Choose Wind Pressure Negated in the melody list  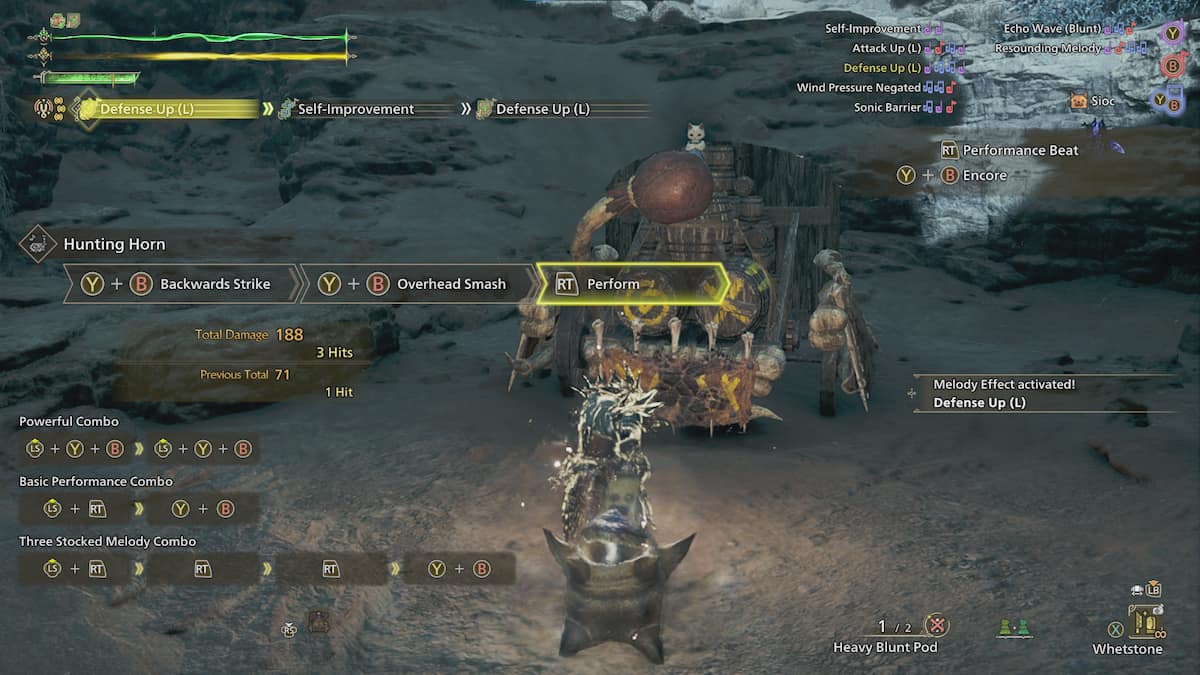(859, 88)
